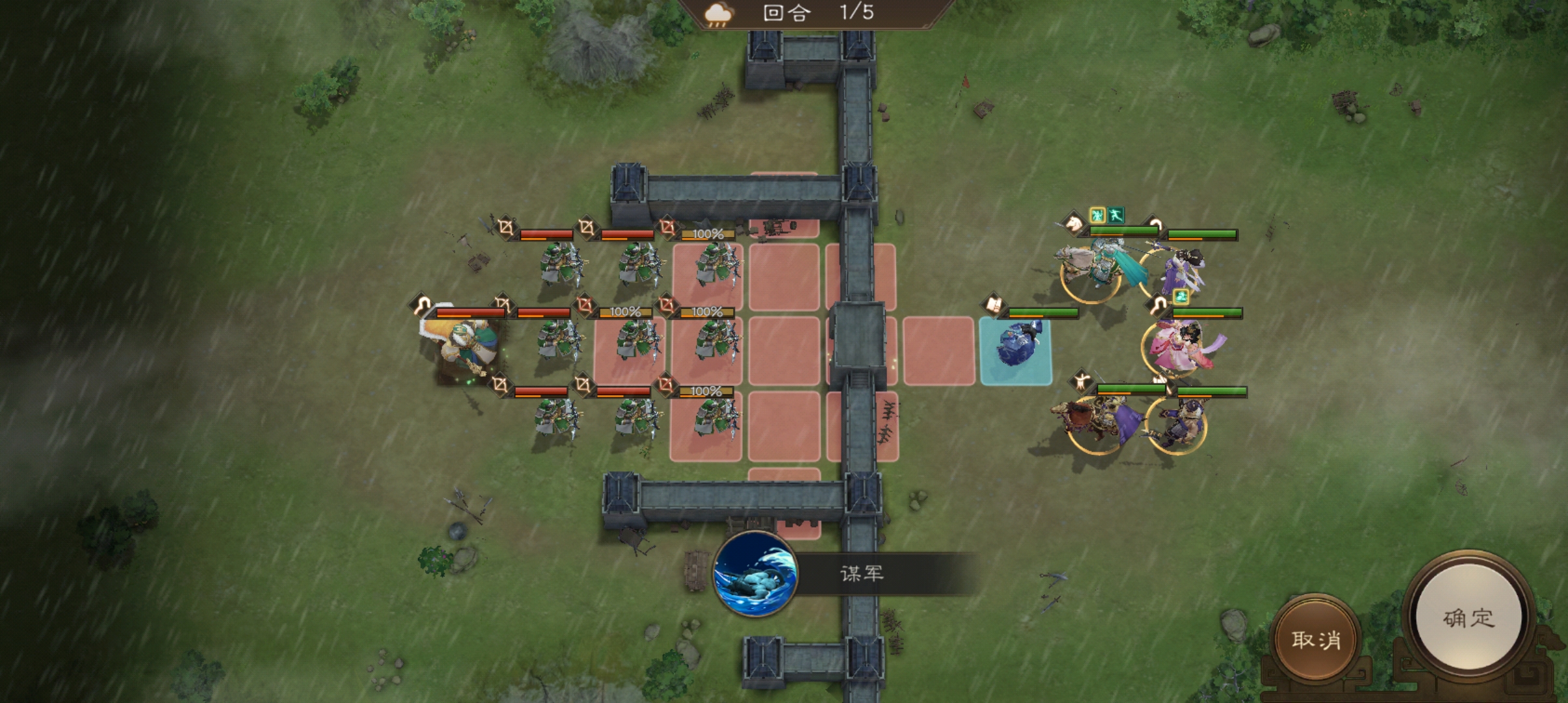Select the 谋军 water skill icon
The width and height of the screenshot is (1568, 703).
(755, 574)
